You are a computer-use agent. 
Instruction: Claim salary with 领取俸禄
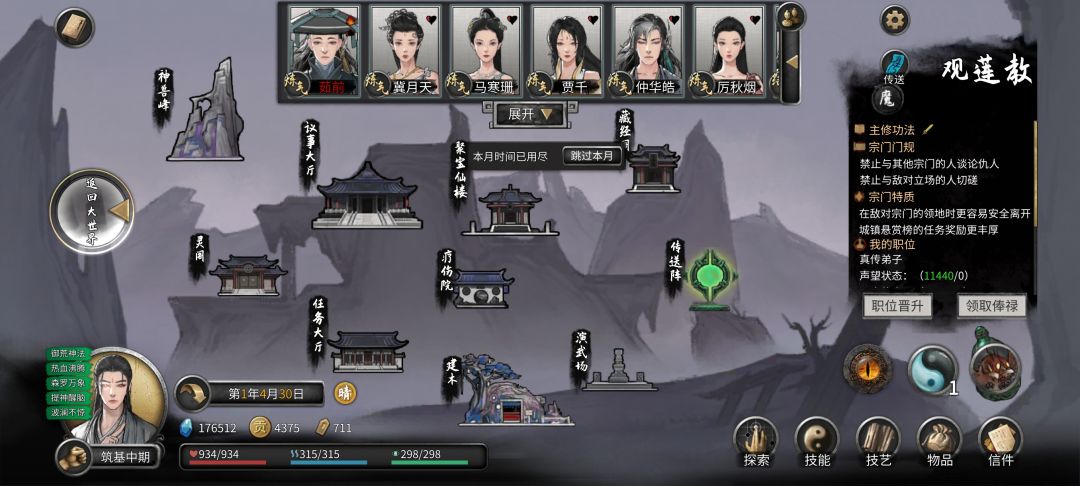coord(991,306)
